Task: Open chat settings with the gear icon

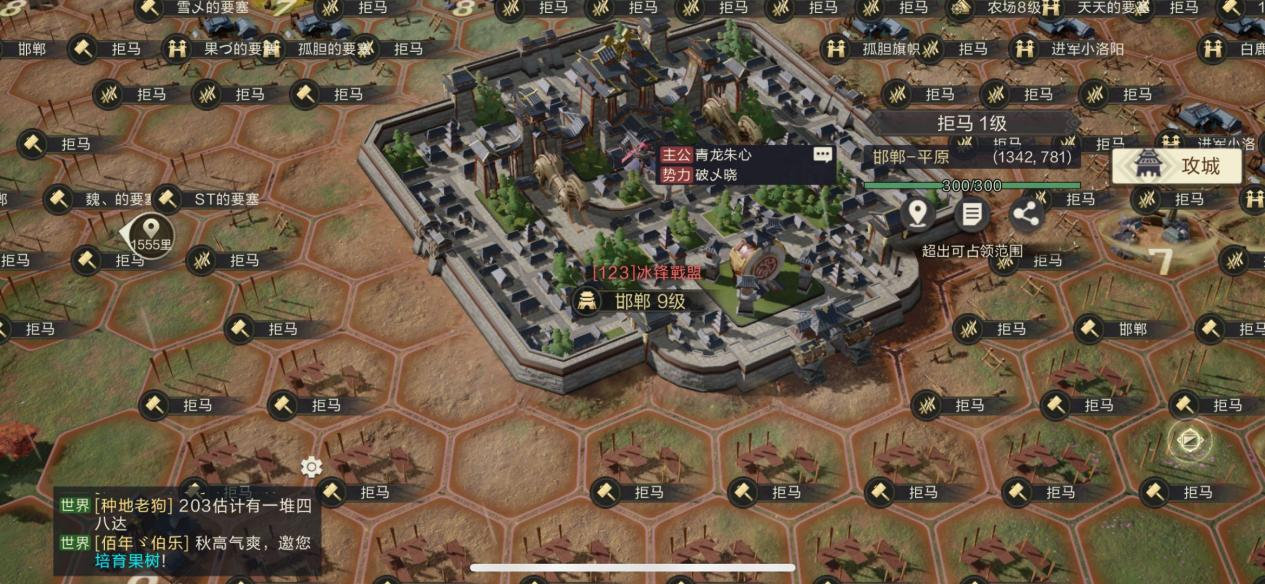Action: click(311, 467)
